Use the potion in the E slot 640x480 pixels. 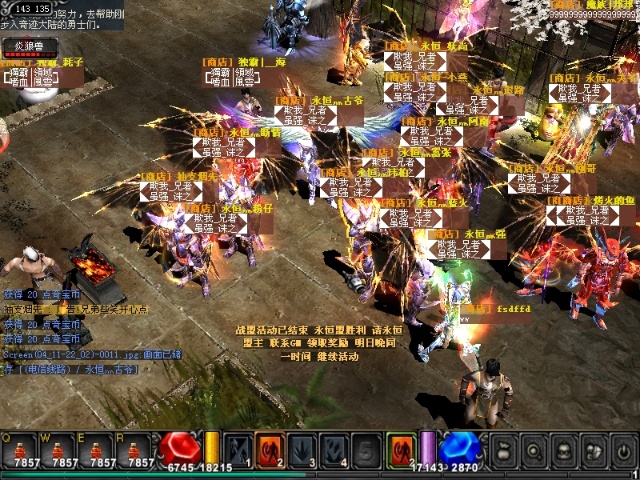[x=103, y=448]
